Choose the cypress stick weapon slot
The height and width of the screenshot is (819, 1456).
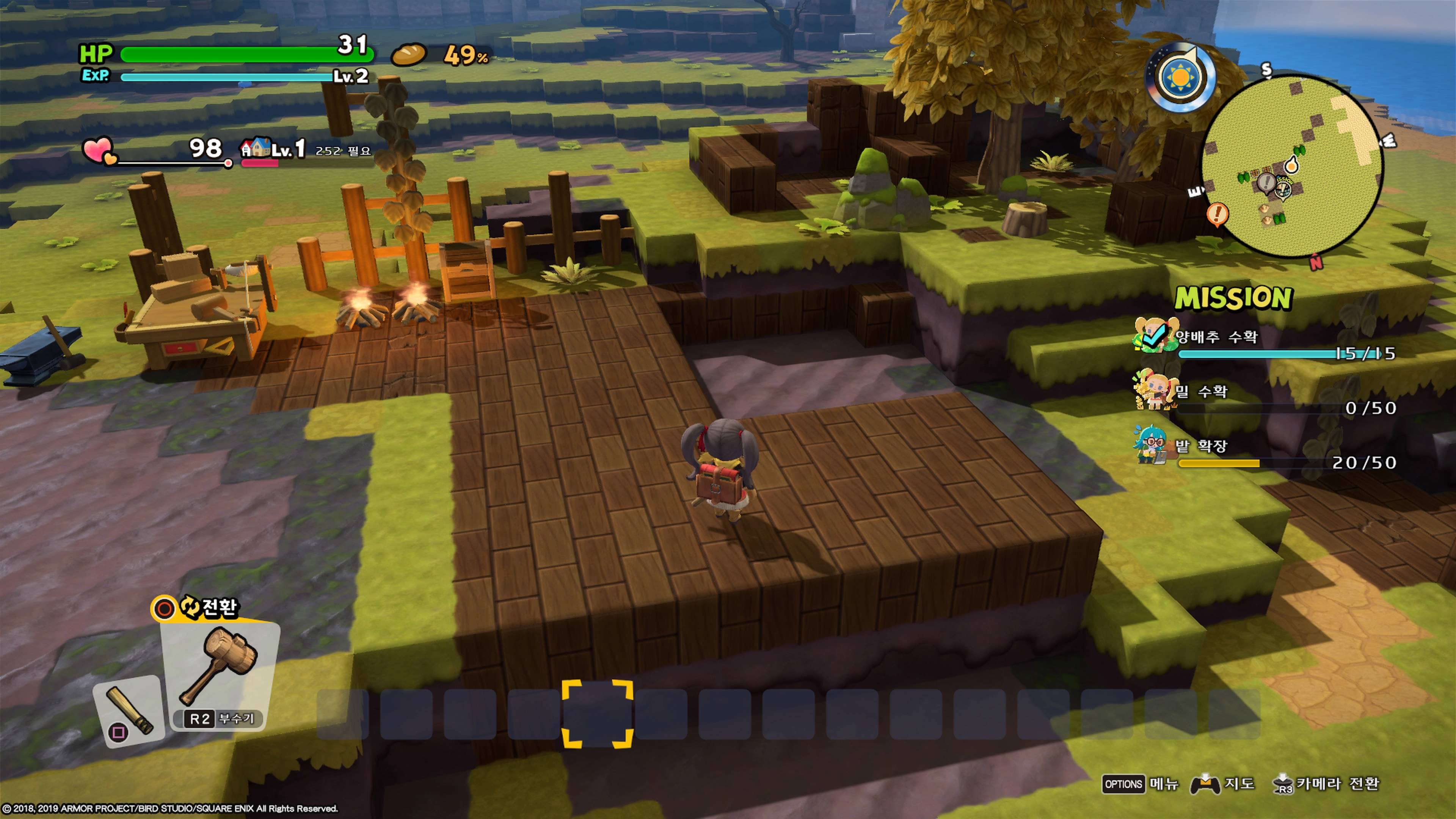(129, 710)
